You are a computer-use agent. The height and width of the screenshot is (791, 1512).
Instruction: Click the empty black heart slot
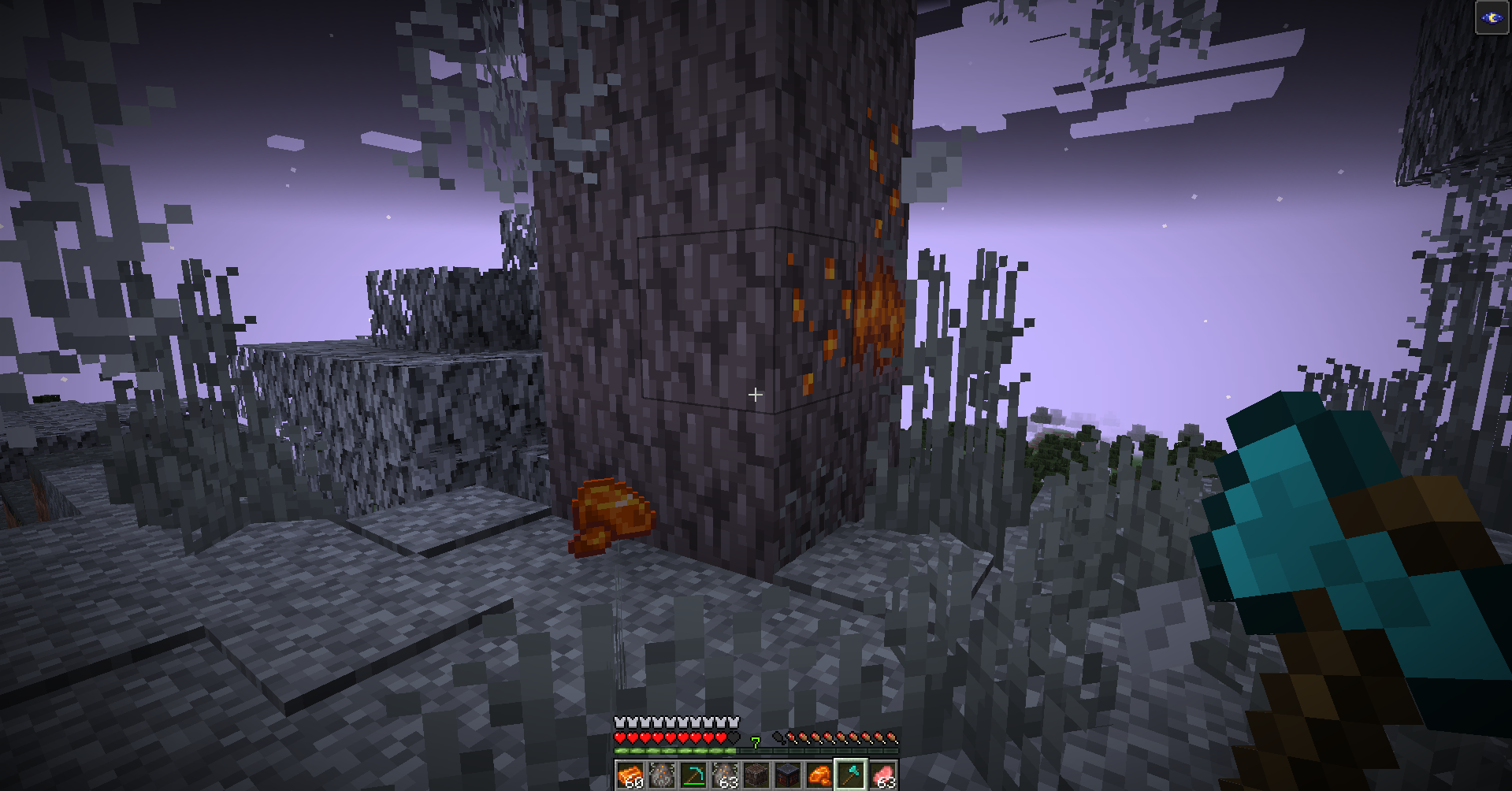click(733, 738)
